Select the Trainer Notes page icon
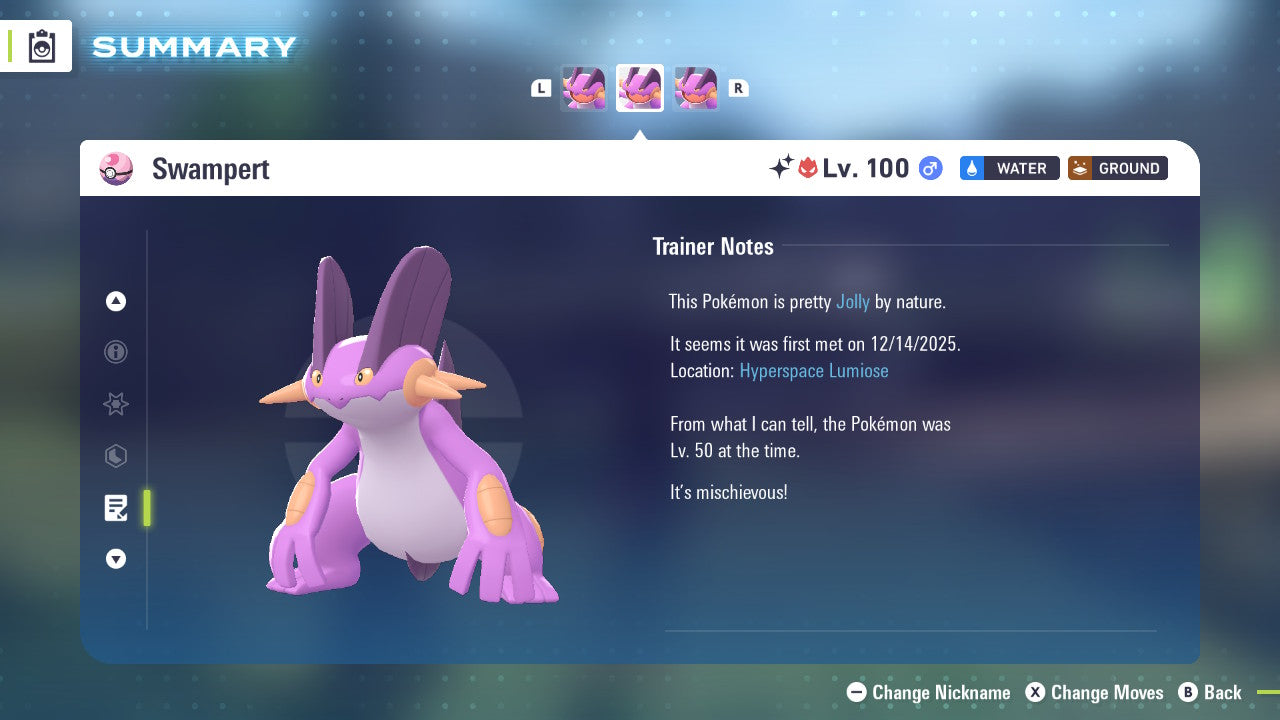Screen dimensions: 1280x720 coord(116,508)
